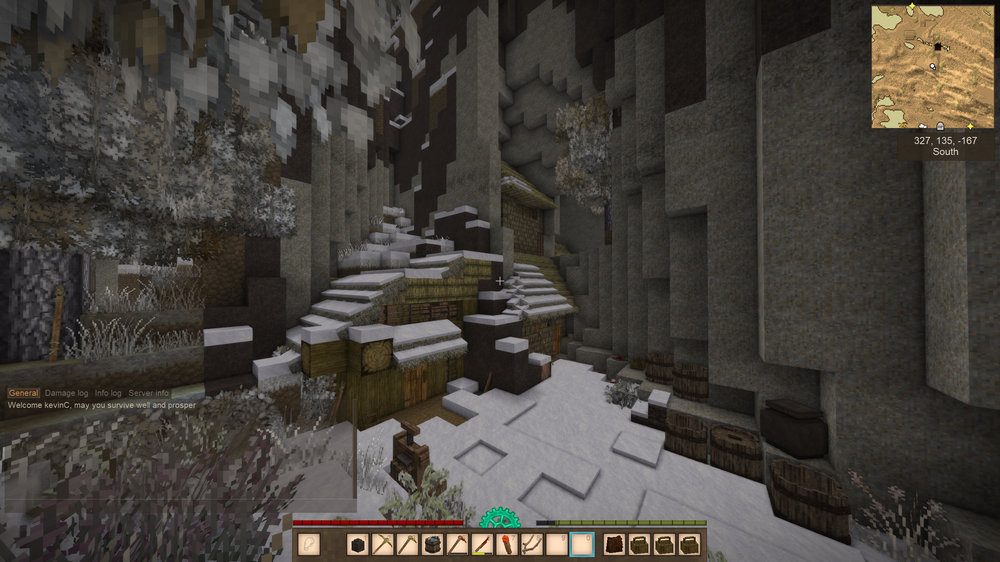Equip the pickaxe from the hotbar
Image resolution: width=1000 pixels, height=562 pixels.
pyautogui.click(x=383, y=544)
